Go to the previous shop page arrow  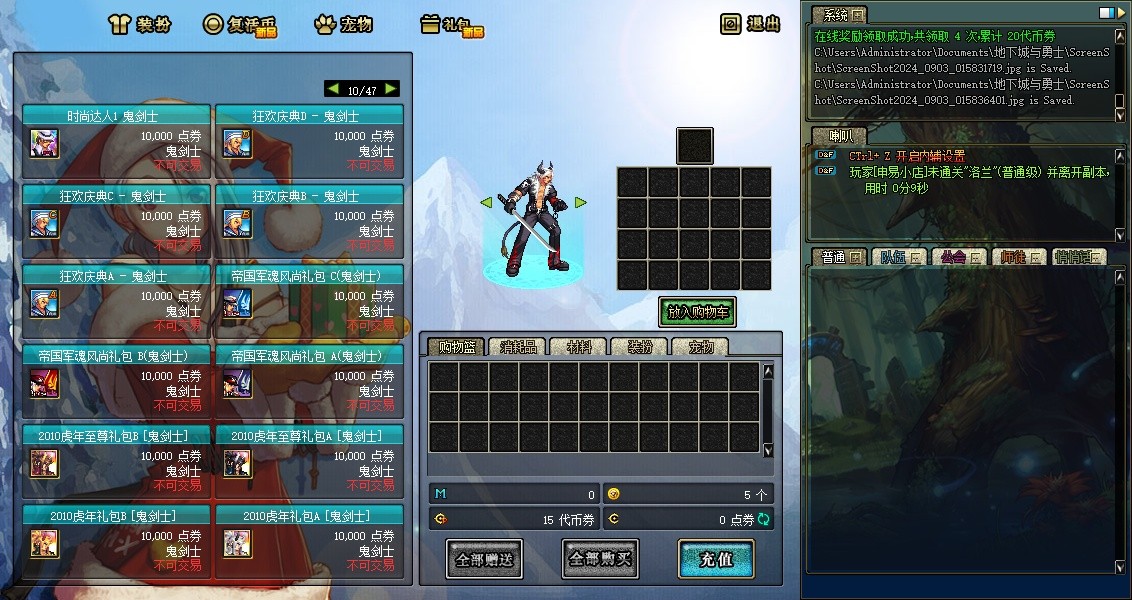pyautogui.click(x=333, y=89)
